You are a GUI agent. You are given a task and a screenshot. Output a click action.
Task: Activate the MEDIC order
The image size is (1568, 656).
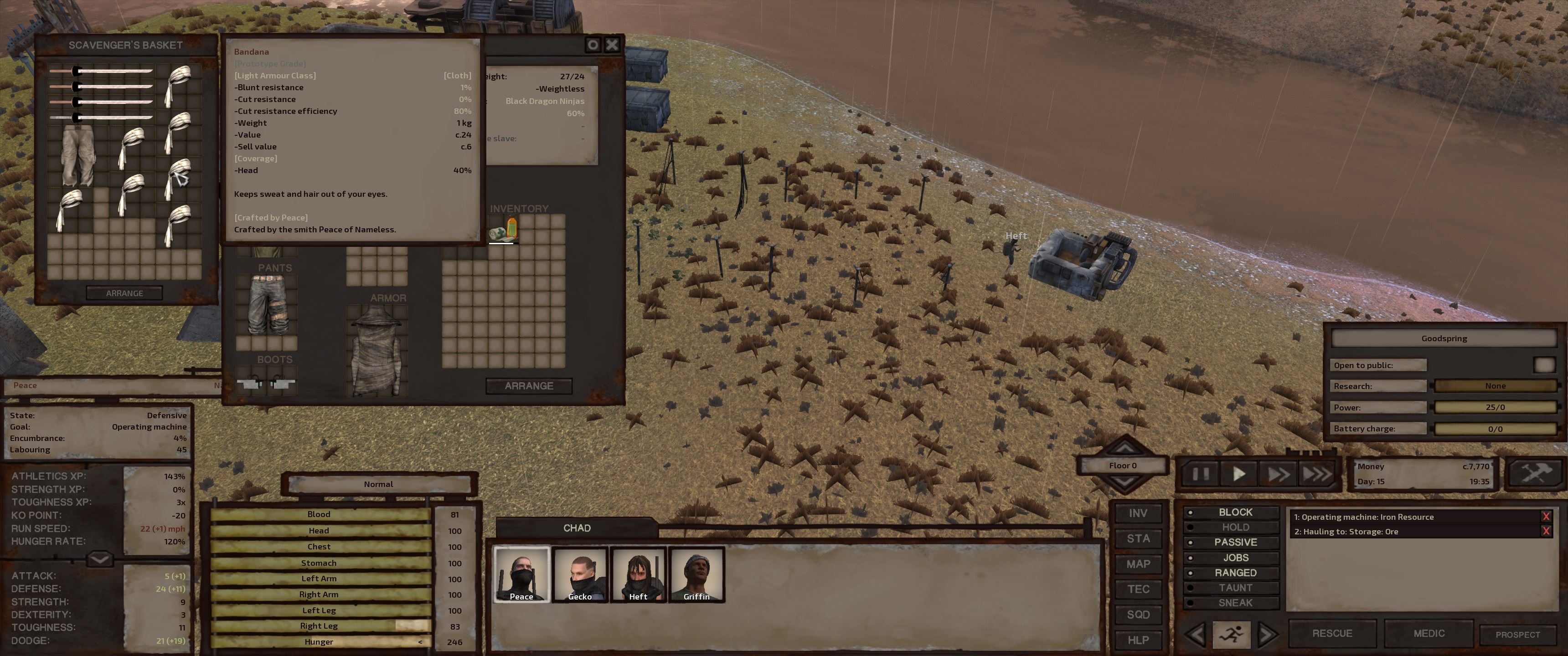point(1429,634)
